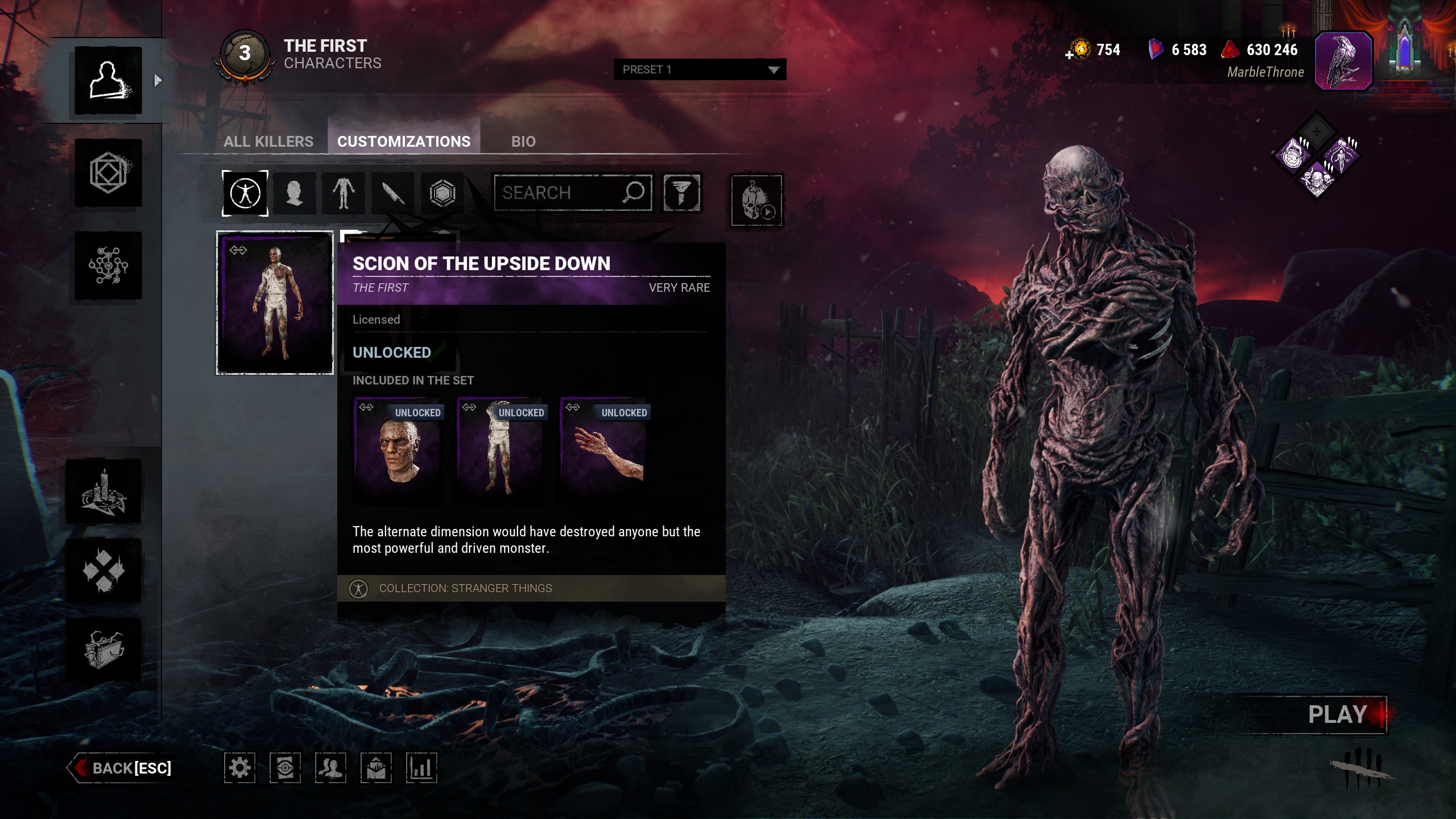Select the charm hexagon category
Screen dimensions: 1456x819
click(442, 193)
